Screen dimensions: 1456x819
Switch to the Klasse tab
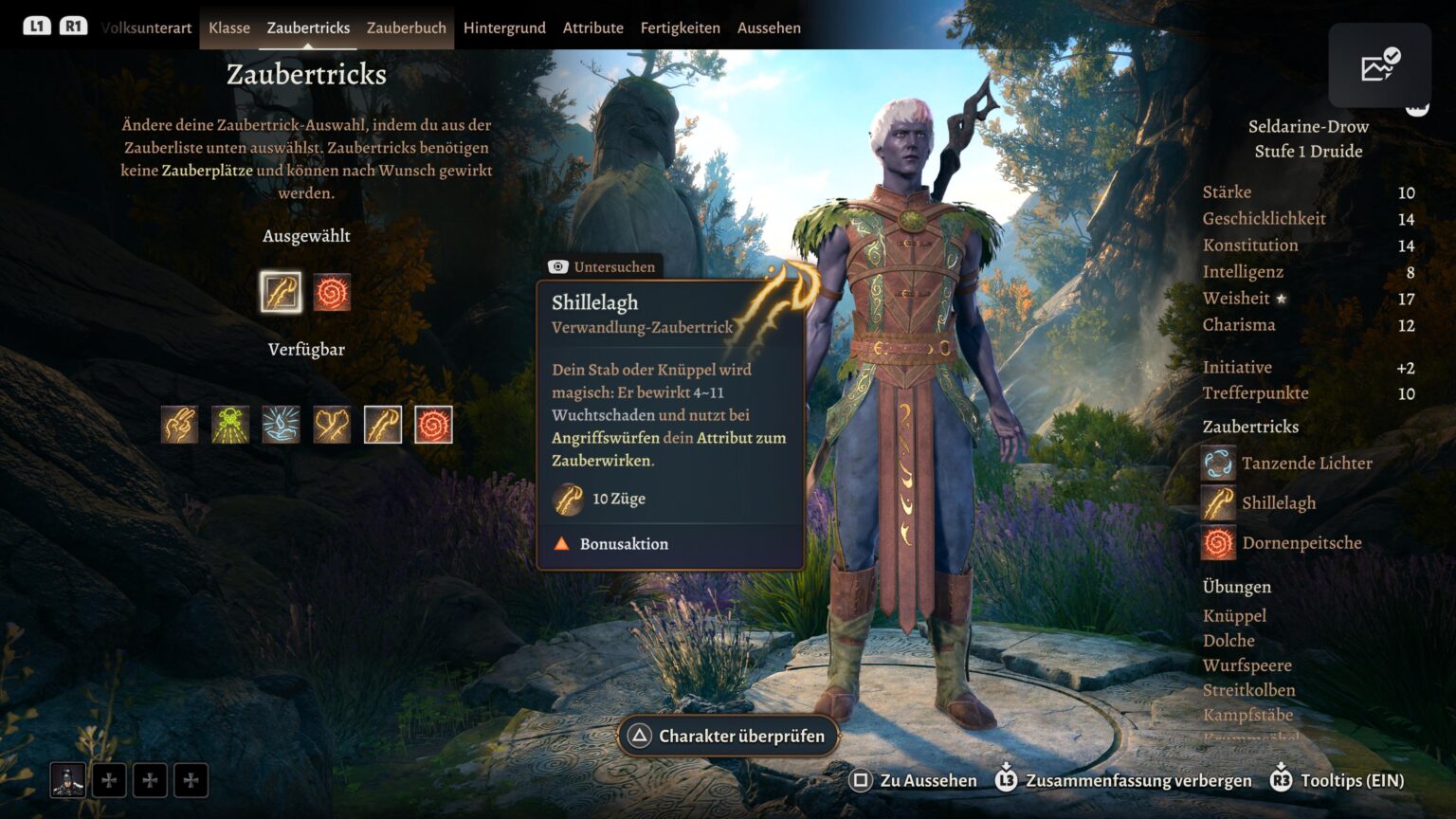pyautogui.click(x=229, y=27)
